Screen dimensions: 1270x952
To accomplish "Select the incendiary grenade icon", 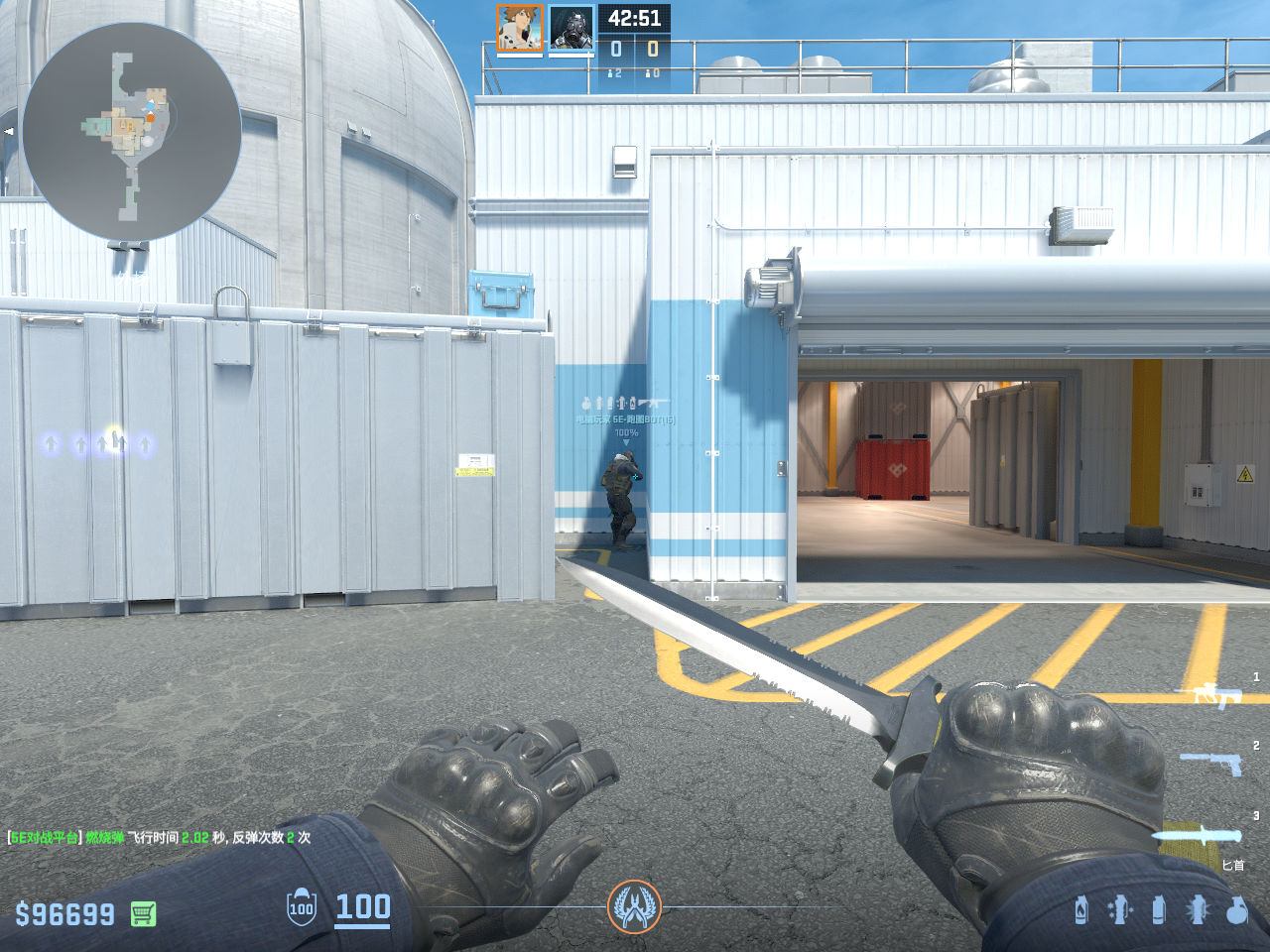I will coord(1081,909).
